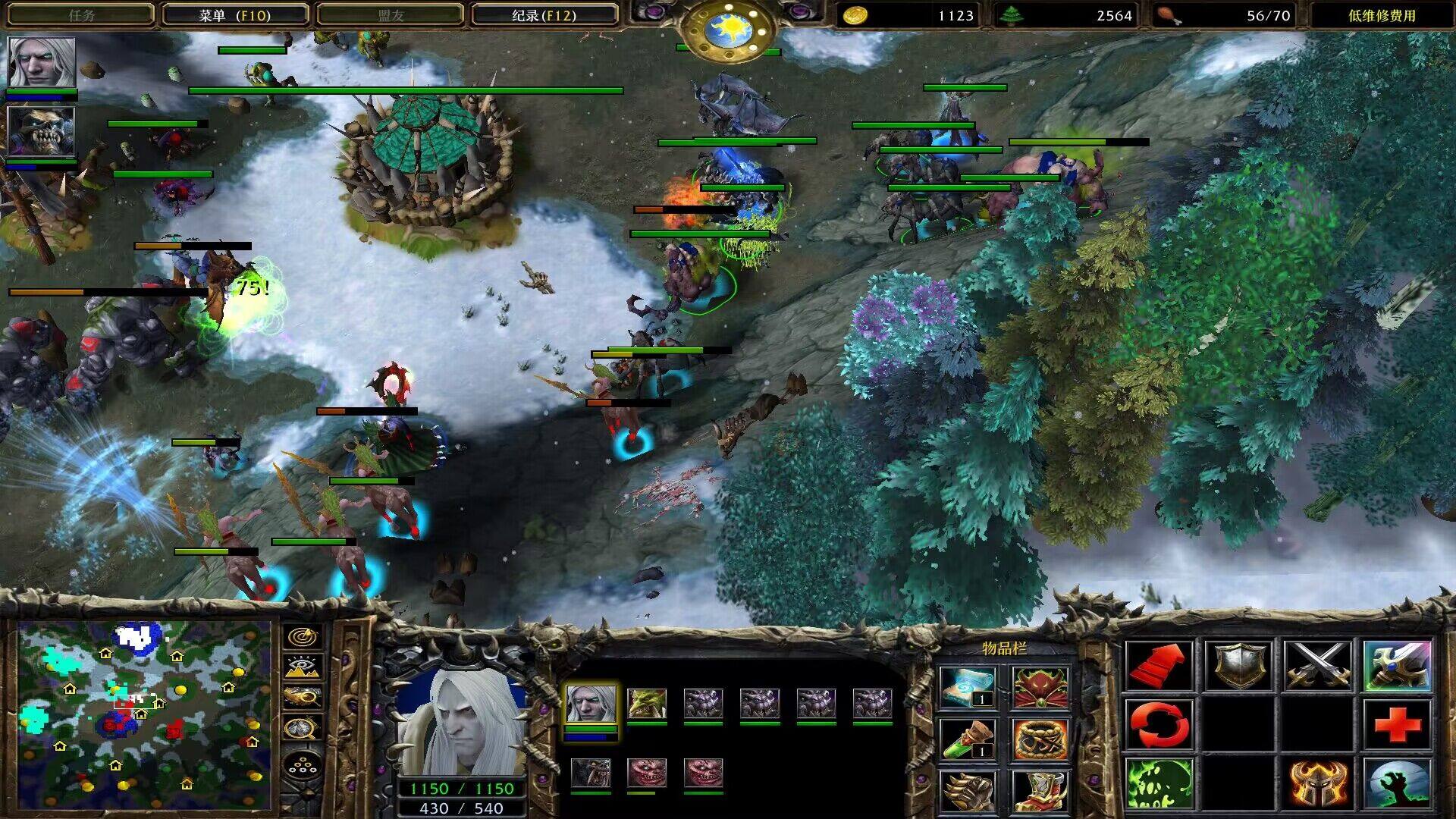Toggle terrain view with the eye minimap button
The height and width of the screenshot is (819, 1456).
click(302, 667)
